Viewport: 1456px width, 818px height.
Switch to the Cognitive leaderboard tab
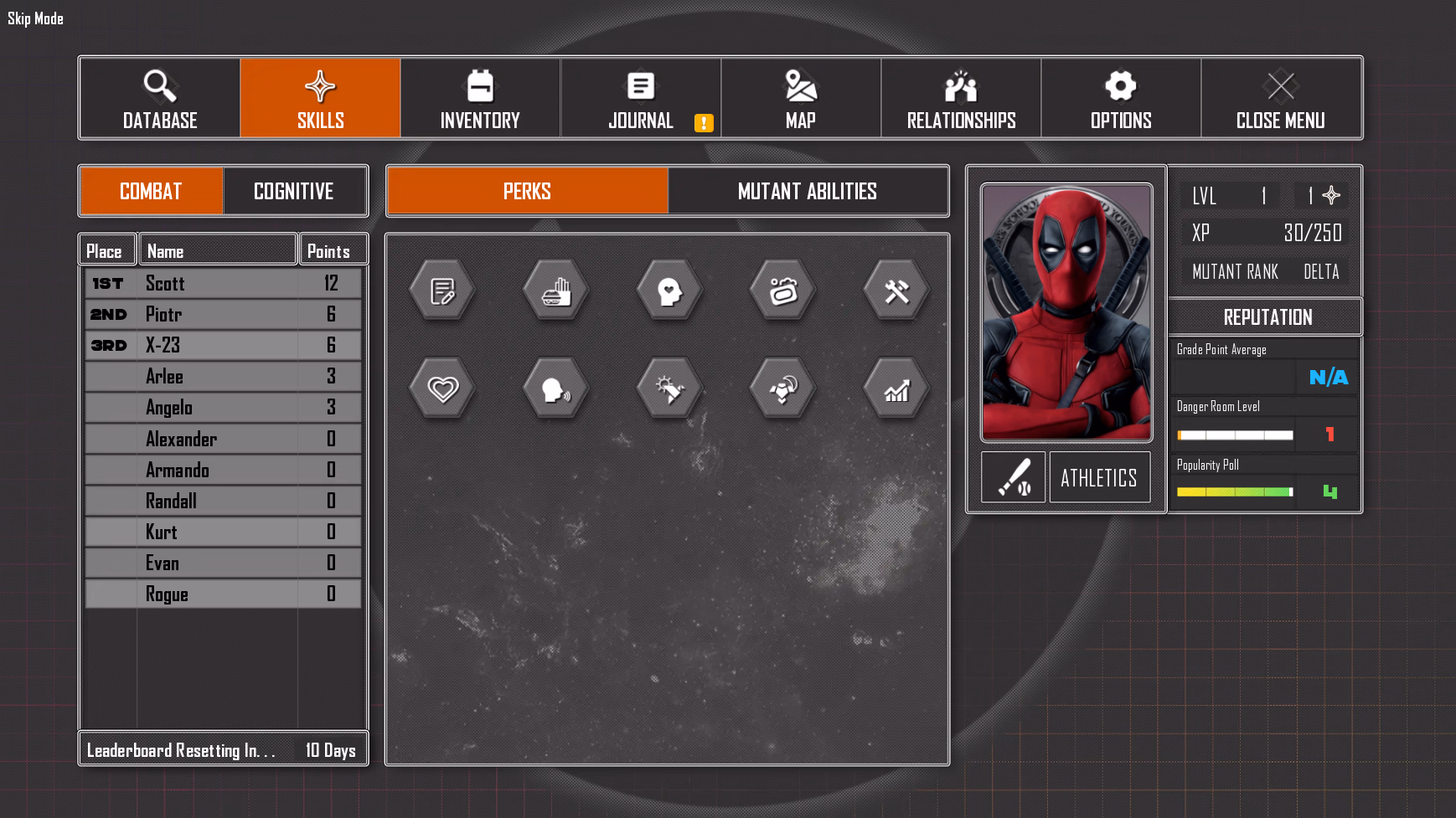click(294, 191)
